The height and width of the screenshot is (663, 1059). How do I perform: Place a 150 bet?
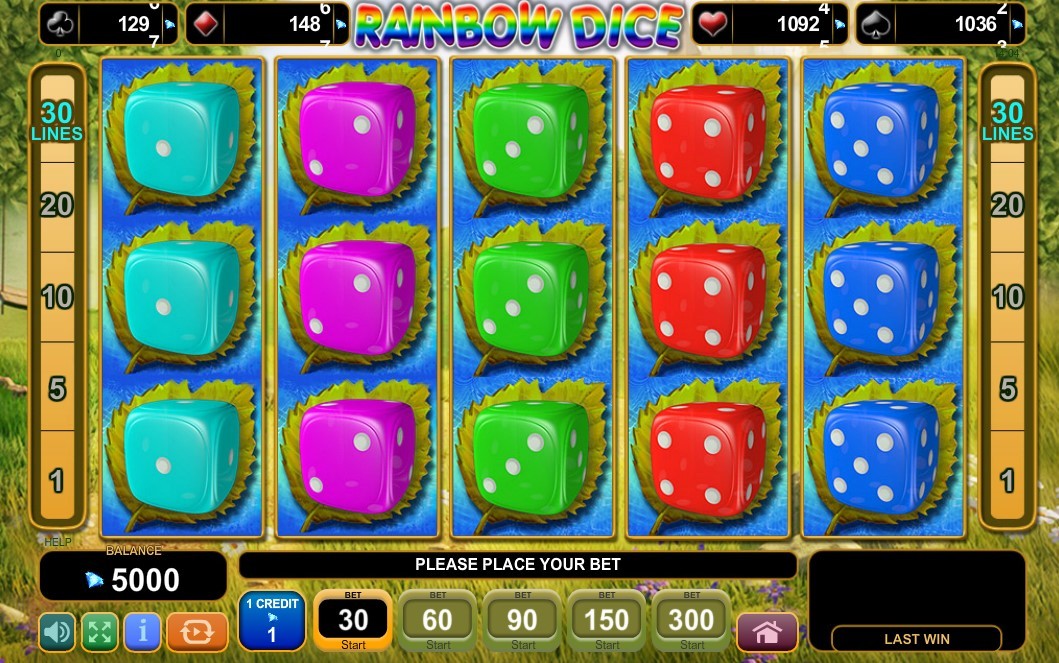(x=607, y=620)
